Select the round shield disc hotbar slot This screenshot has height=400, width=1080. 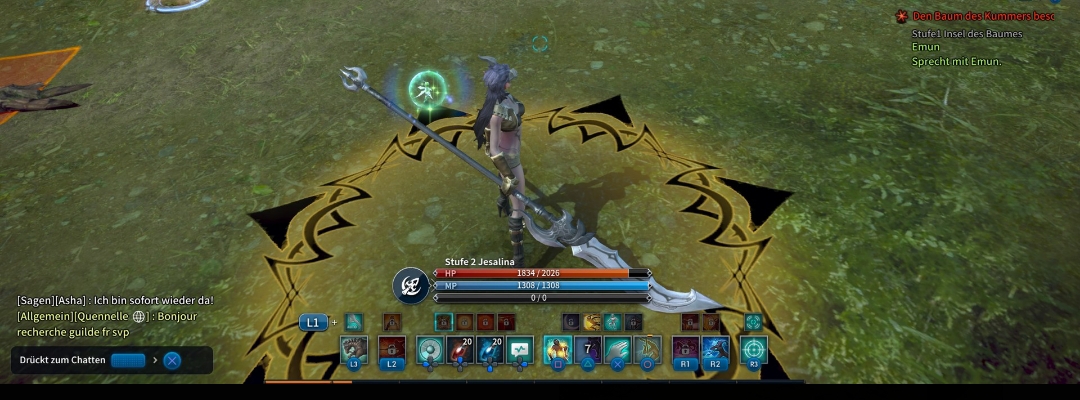[430, 349]
